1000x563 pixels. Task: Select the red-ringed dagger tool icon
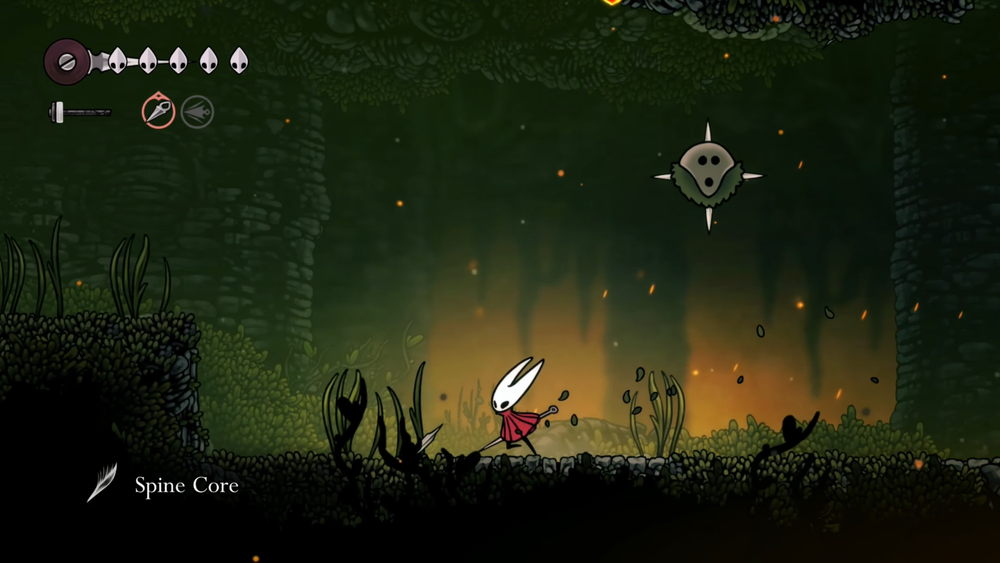pyautogui.click(x=158, y=111)
